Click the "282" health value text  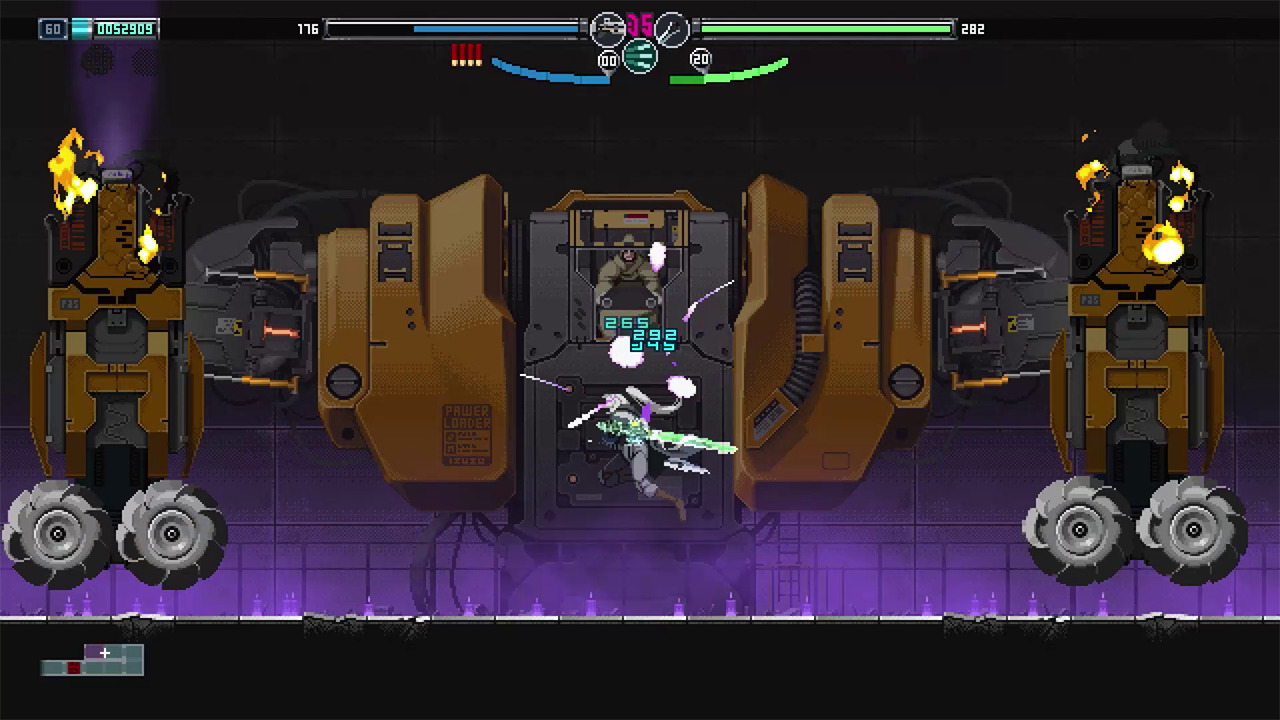click(x=973, y=29)
